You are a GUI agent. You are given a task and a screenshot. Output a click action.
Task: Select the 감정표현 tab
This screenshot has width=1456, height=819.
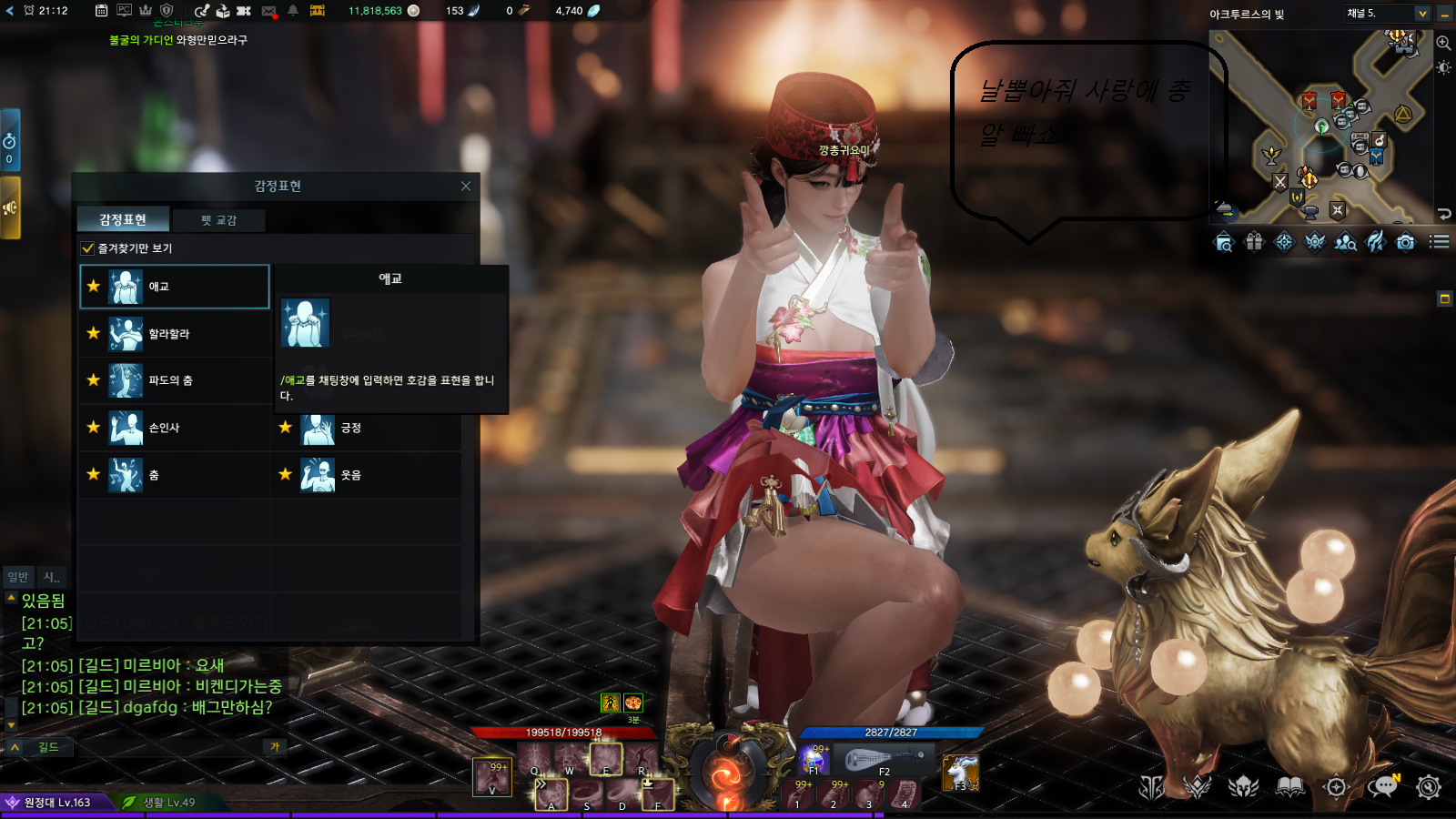tap(123, 219)
